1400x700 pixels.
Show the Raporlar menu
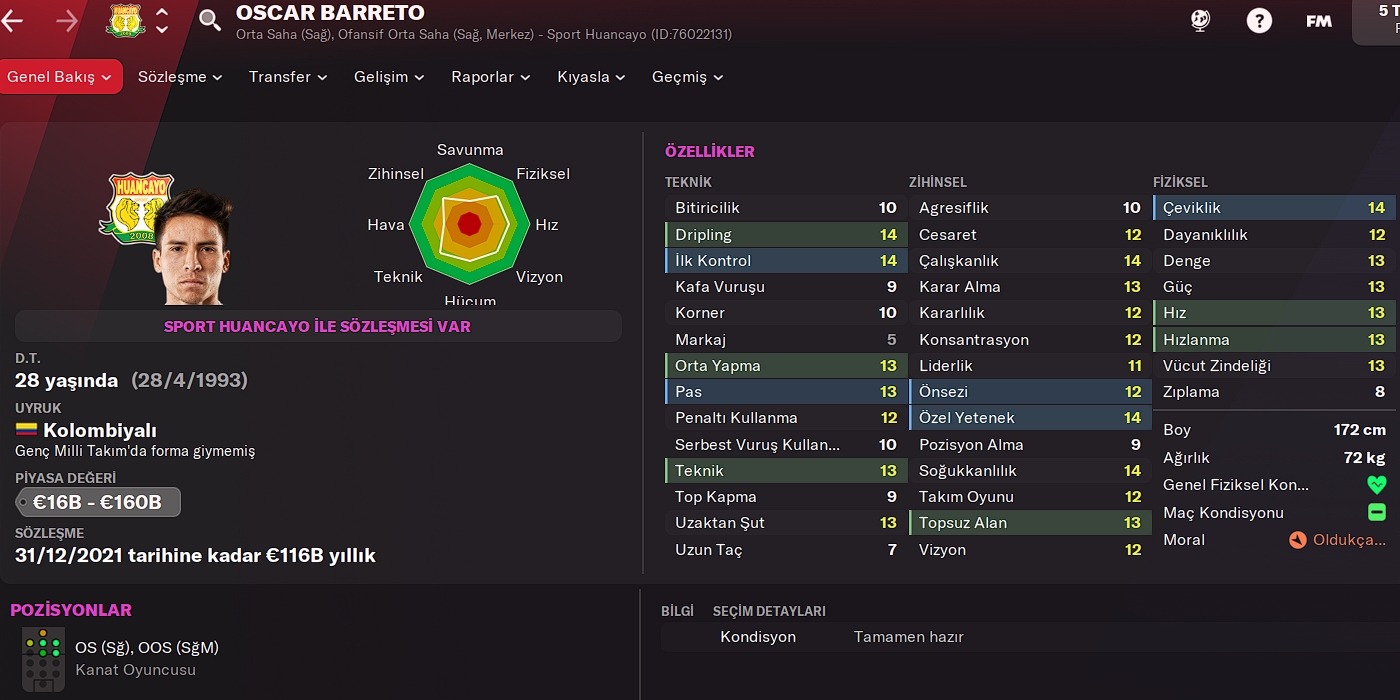[x=490, y=77]
